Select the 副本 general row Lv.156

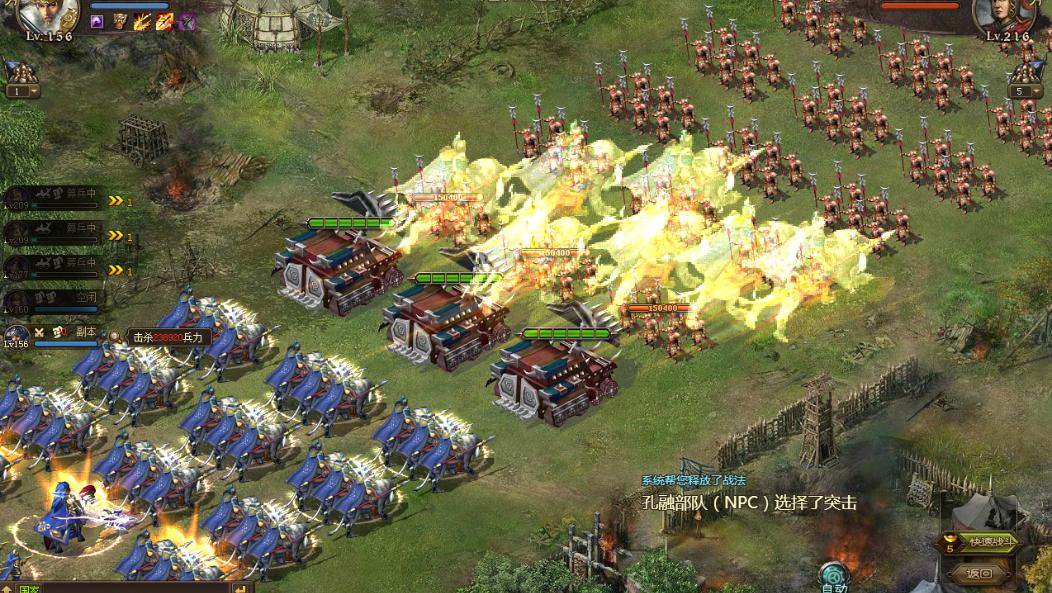[x=55, y=333]
